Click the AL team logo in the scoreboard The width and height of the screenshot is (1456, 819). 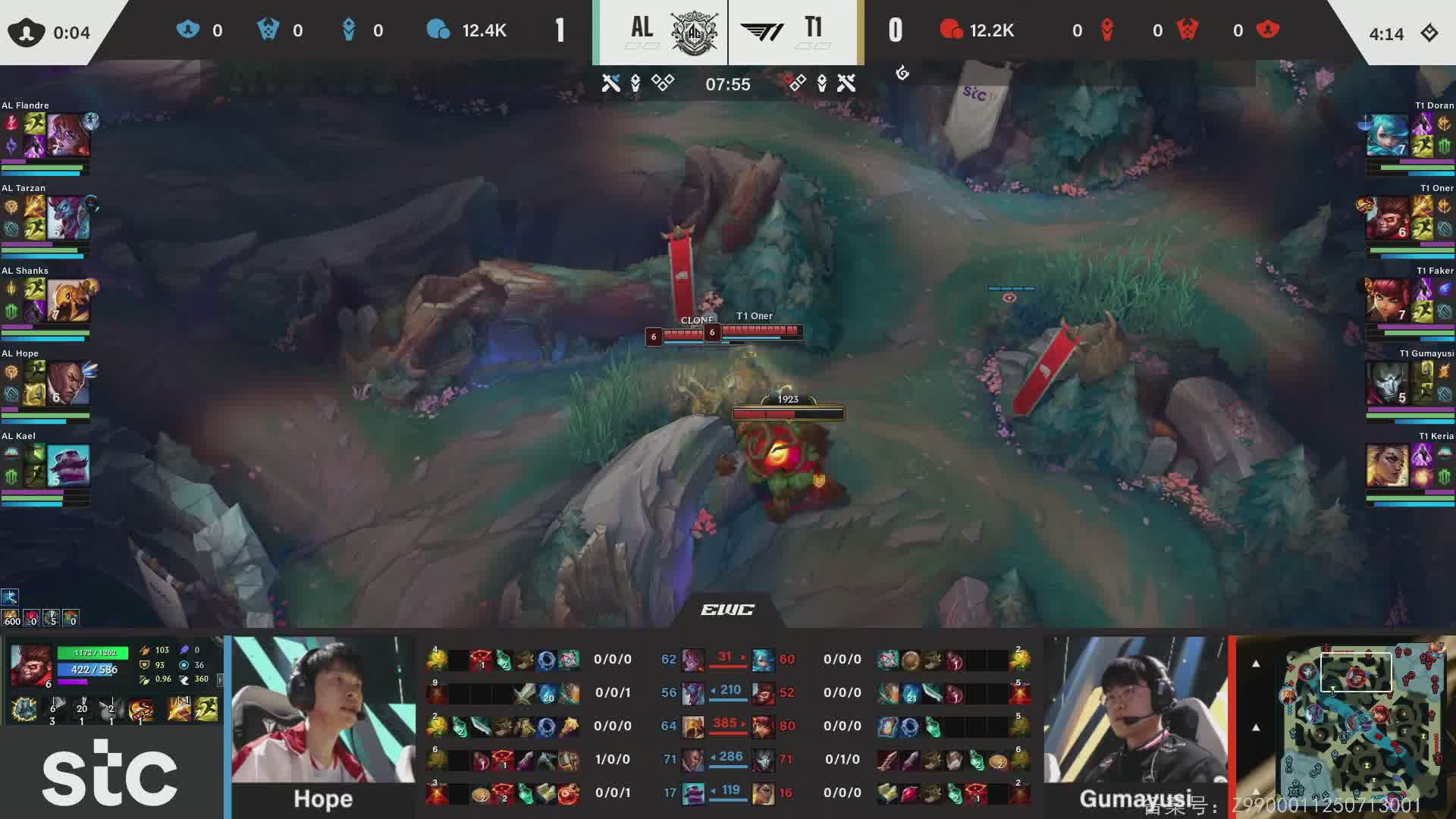click(x=694, y=32)
